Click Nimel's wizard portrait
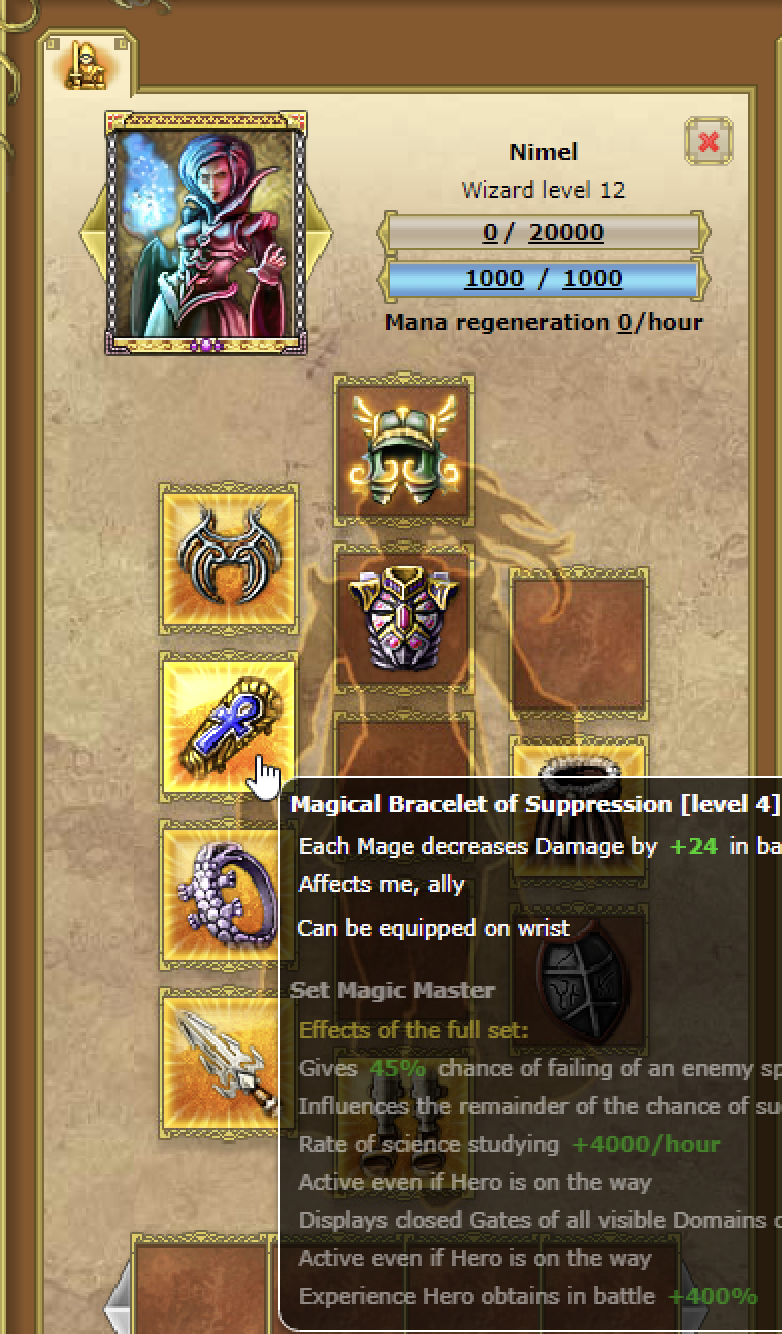 [x=206, y=232]
